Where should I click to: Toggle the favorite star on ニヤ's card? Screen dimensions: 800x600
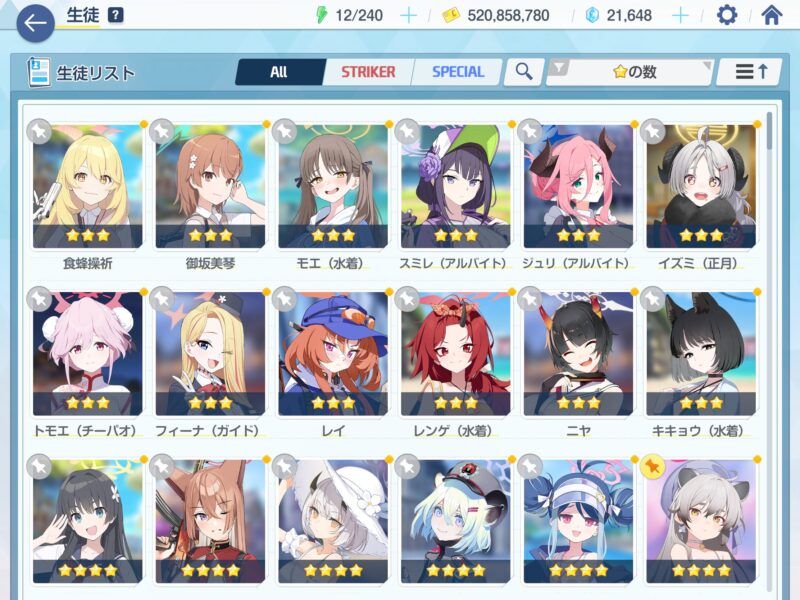click(530, 298)
